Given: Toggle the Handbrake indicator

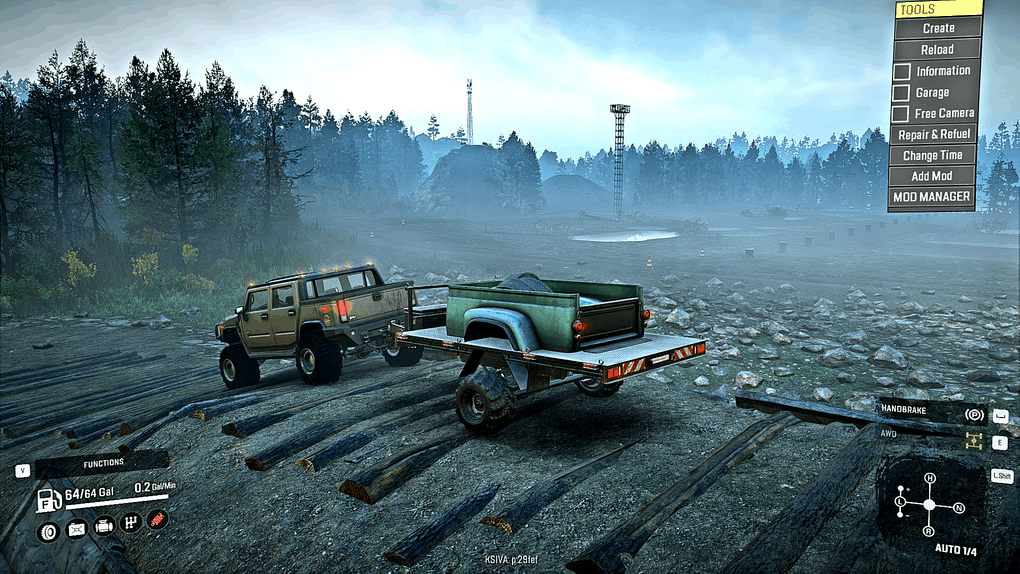Looking at the screenshot, I should [972, 414].
